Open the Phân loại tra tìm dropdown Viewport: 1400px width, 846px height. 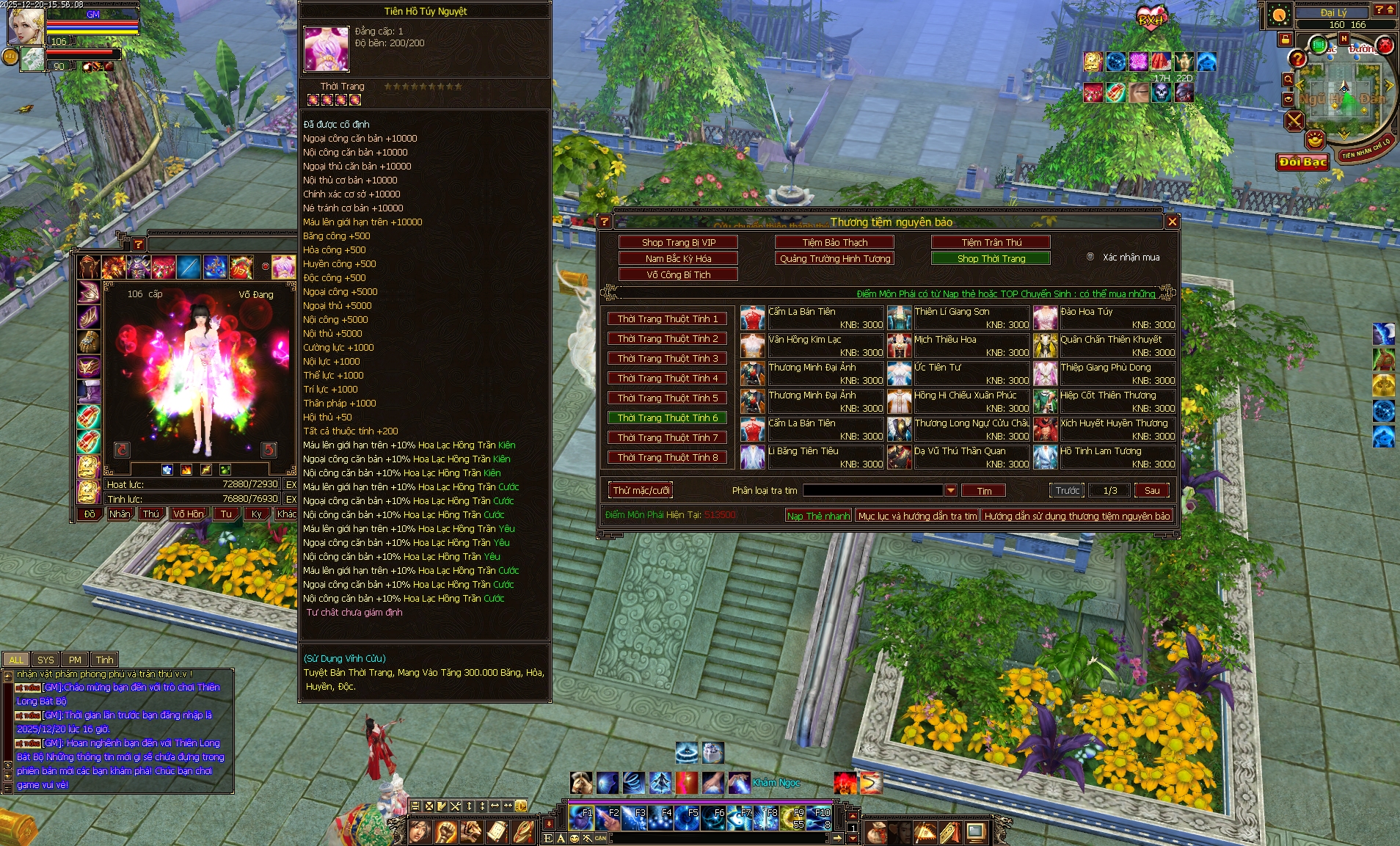coord(950,490)
